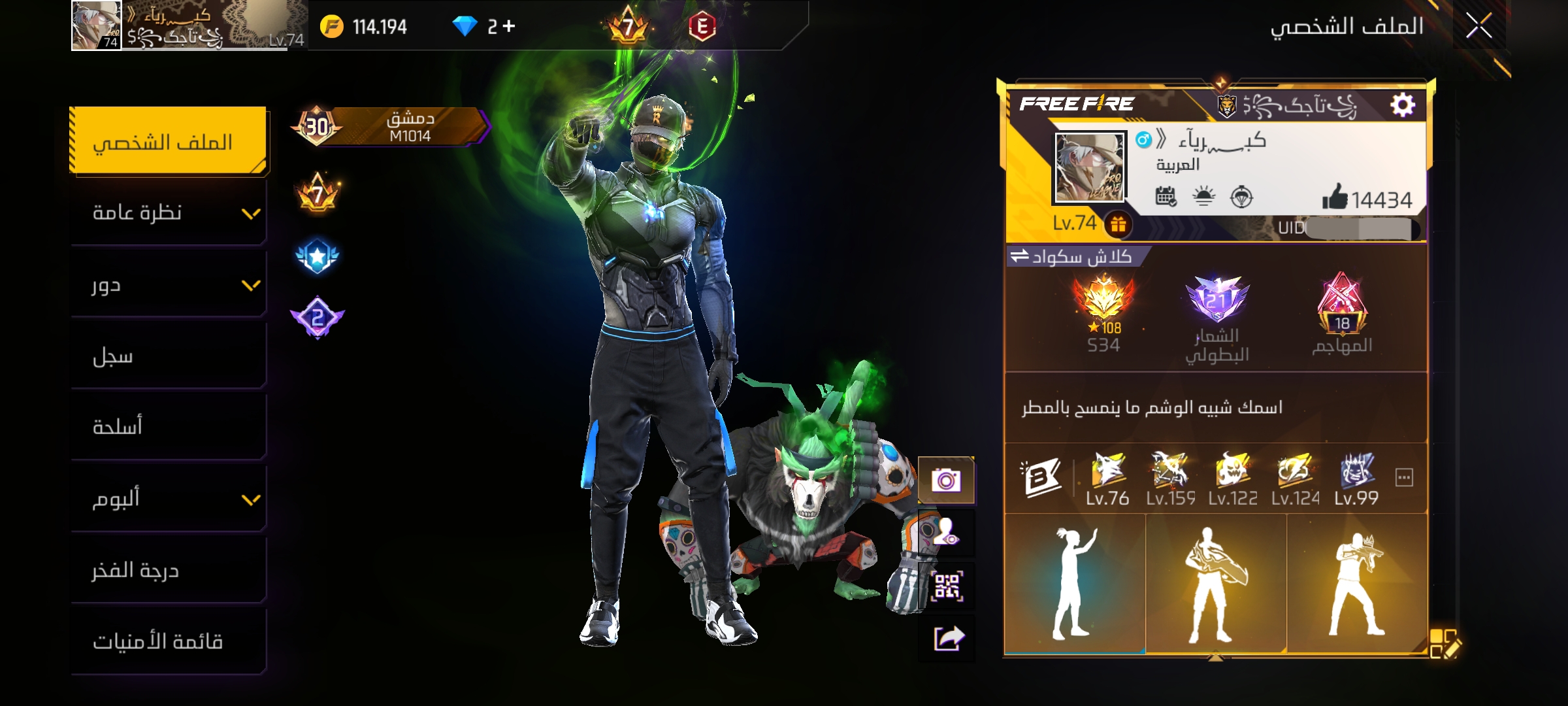Image resolution: width=1568 pixels, height=706 pixels.
Task: Open the أسلحة weapons tab
Action: click(168, 428)
